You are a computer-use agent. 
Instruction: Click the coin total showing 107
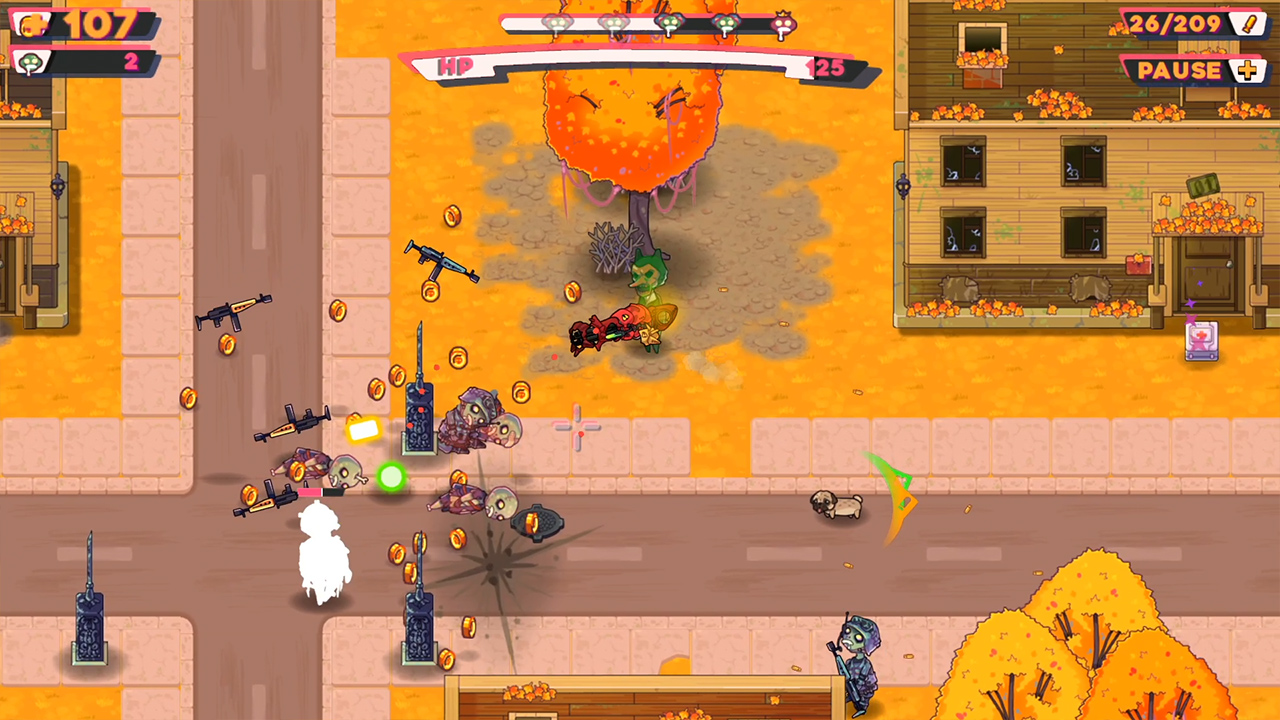pyautogui.click(x=100, y=23)
